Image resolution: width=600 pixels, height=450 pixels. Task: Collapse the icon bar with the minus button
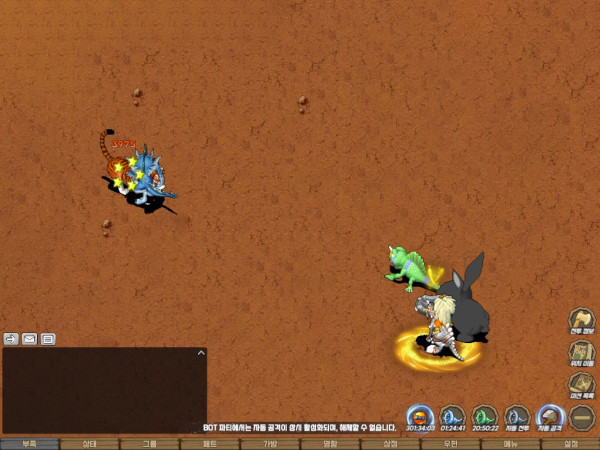tap(582, 416)
